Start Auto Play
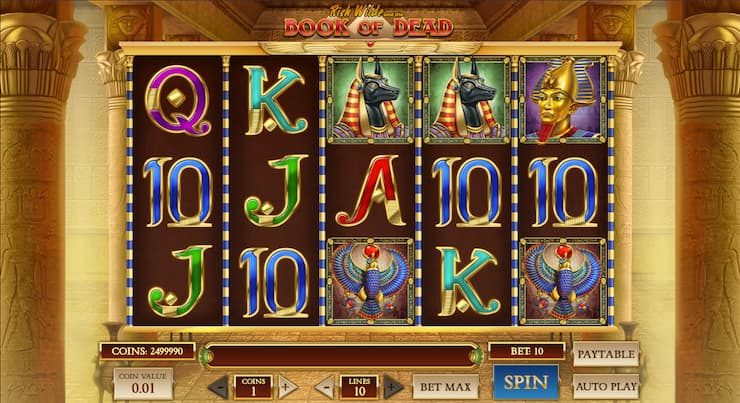Viewport: 740px width, 403px height. click(x=606, y=385)
